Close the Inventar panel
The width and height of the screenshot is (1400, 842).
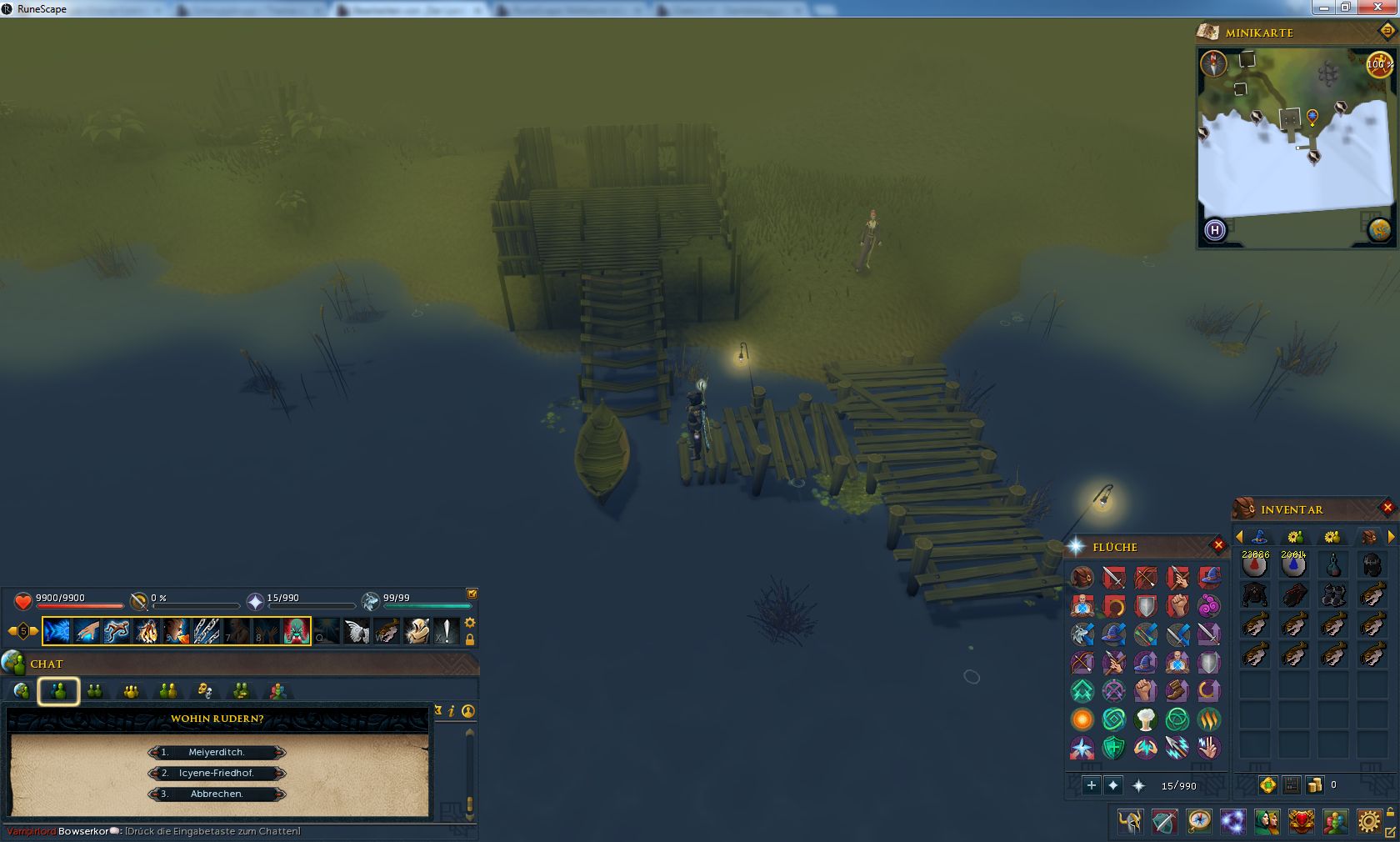1387,507
